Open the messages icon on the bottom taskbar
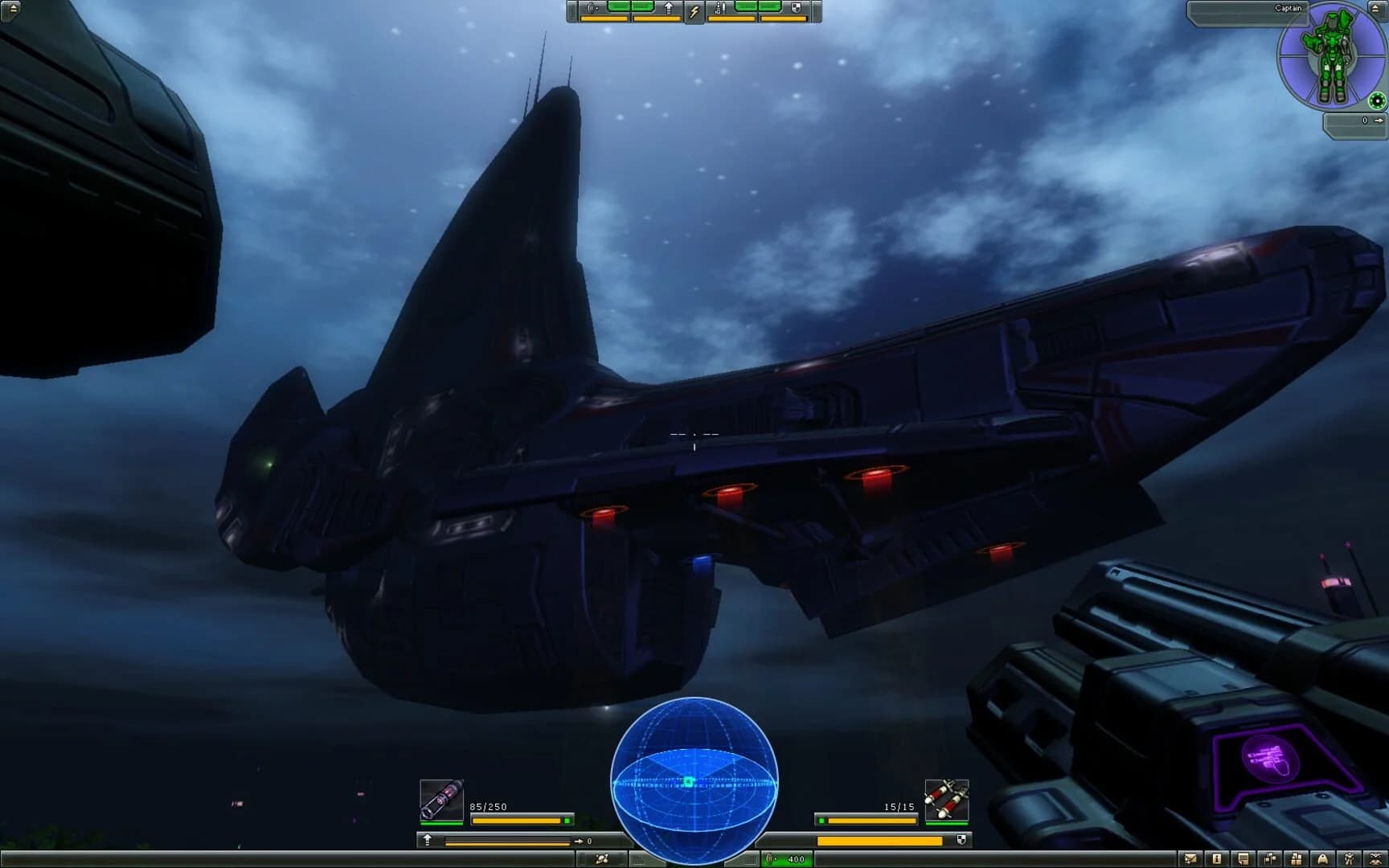 (1190, 859)
